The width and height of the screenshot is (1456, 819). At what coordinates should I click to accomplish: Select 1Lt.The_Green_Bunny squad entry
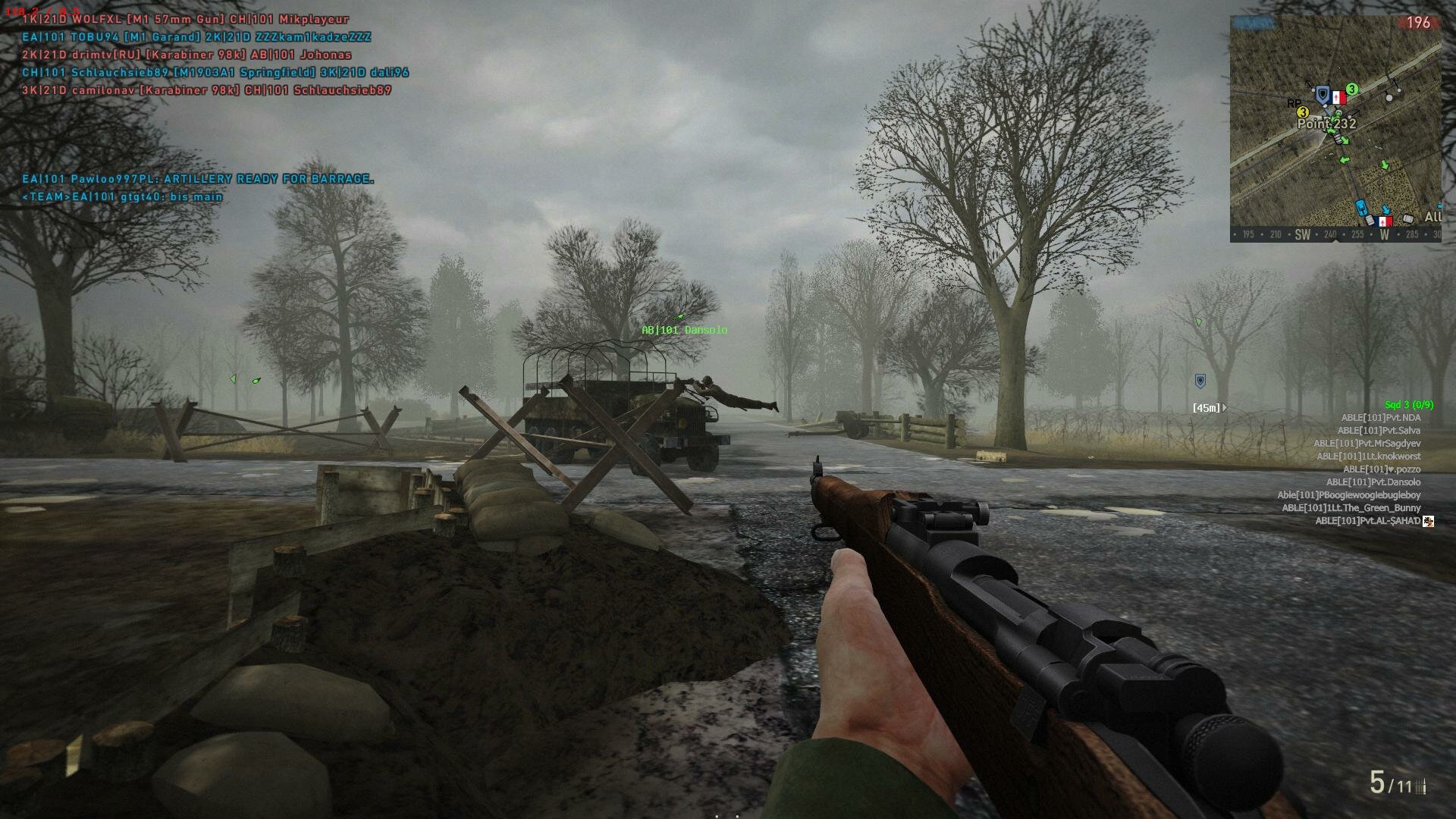[1351, 508]
